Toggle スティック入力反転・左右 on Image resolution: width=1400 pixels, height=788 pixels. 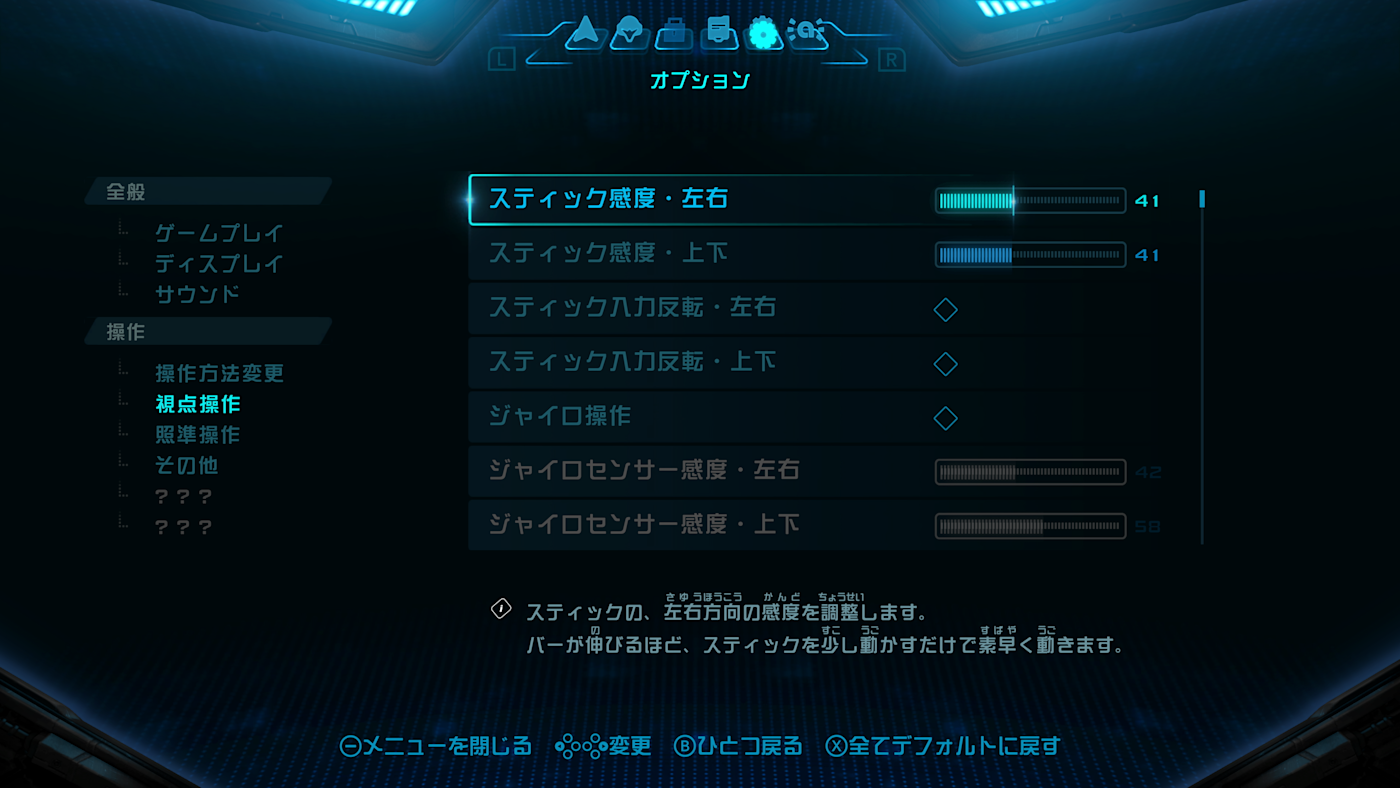[x=945, y=309]
